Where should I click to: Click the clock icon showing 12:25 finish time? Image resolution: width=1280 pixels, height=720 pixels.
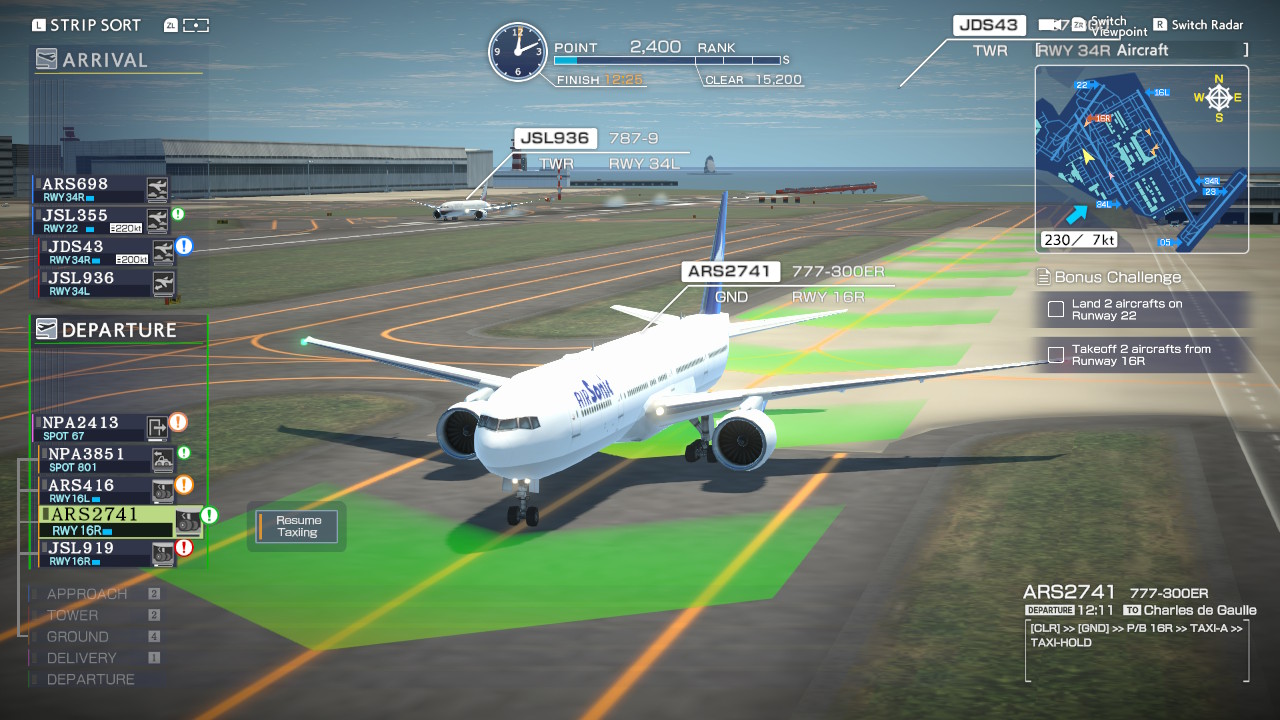pyautogui.click(x=519, y=48)
